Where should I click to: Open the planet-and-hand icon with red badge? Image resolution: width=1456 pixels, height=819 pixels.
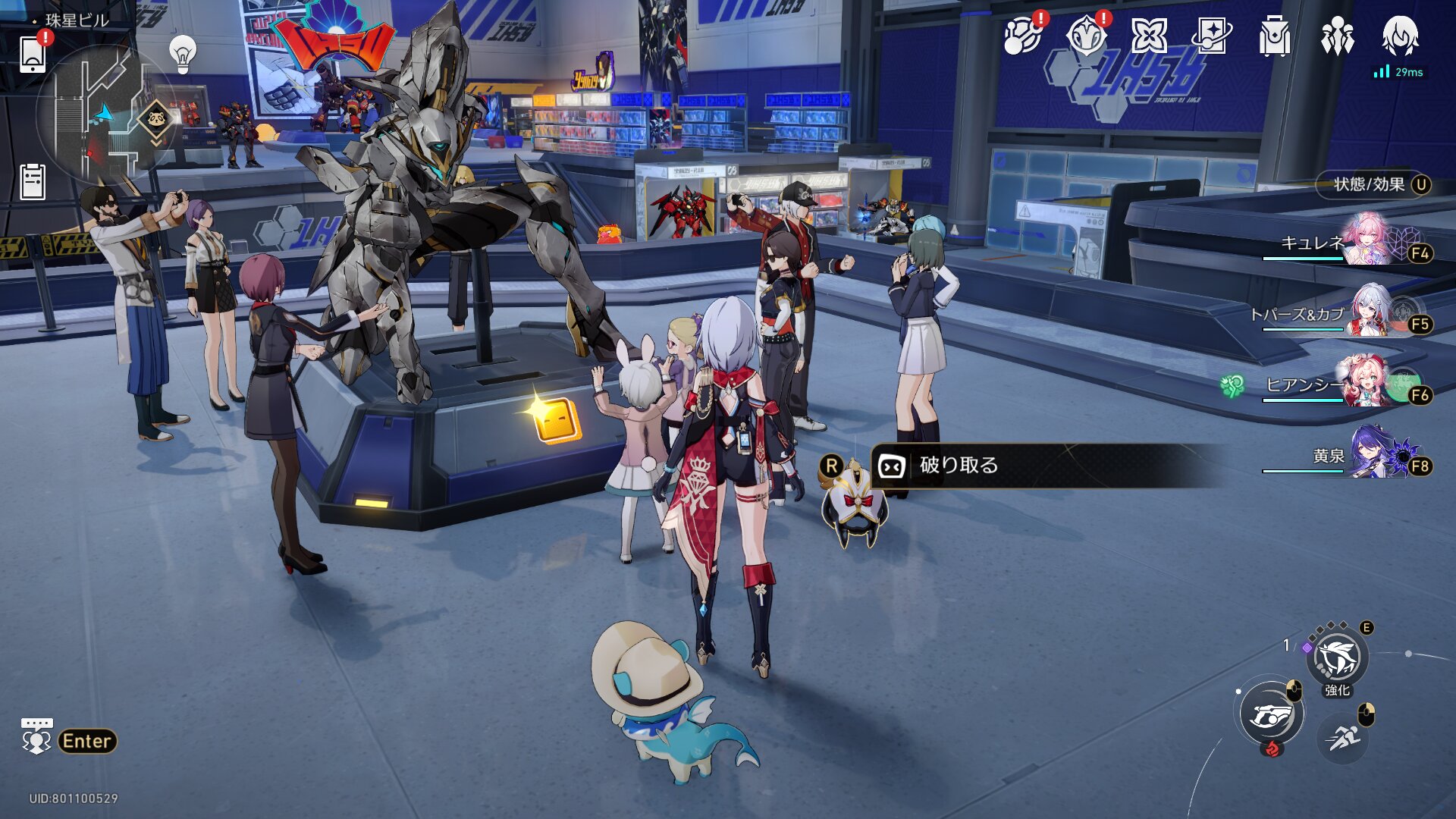[1022, 36]
